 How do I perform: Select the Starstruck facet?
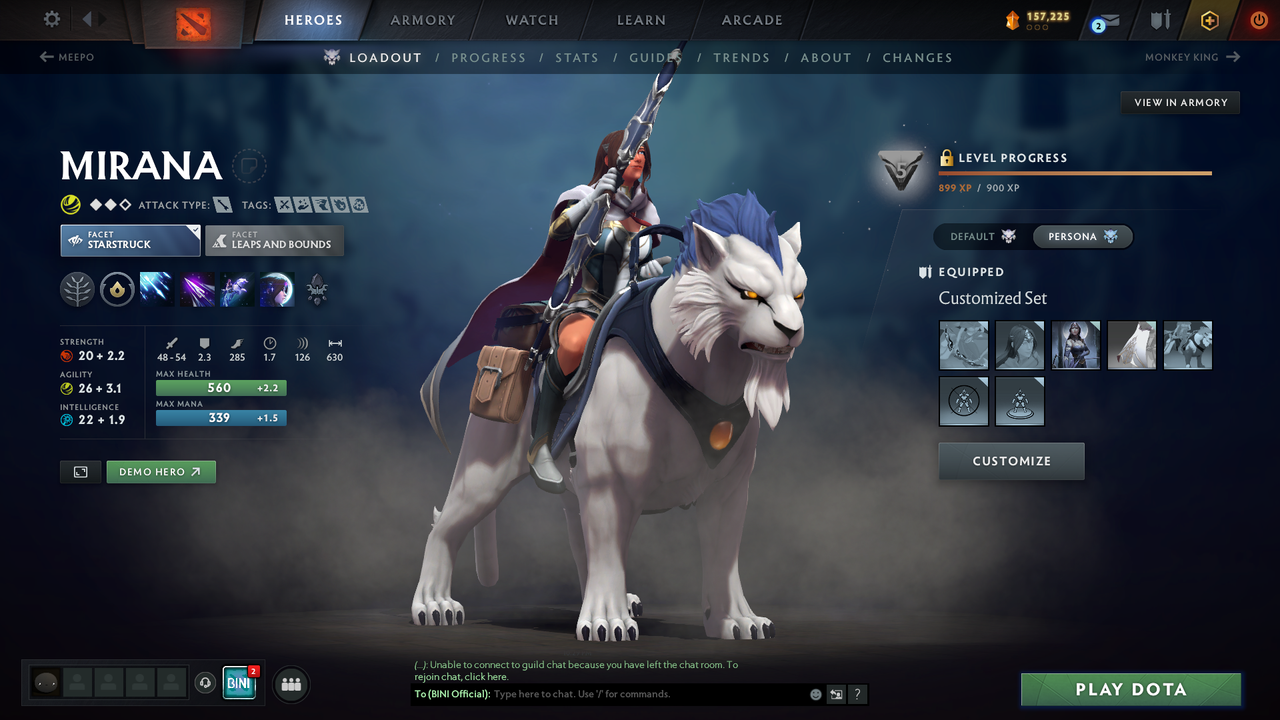click(130, 240)
